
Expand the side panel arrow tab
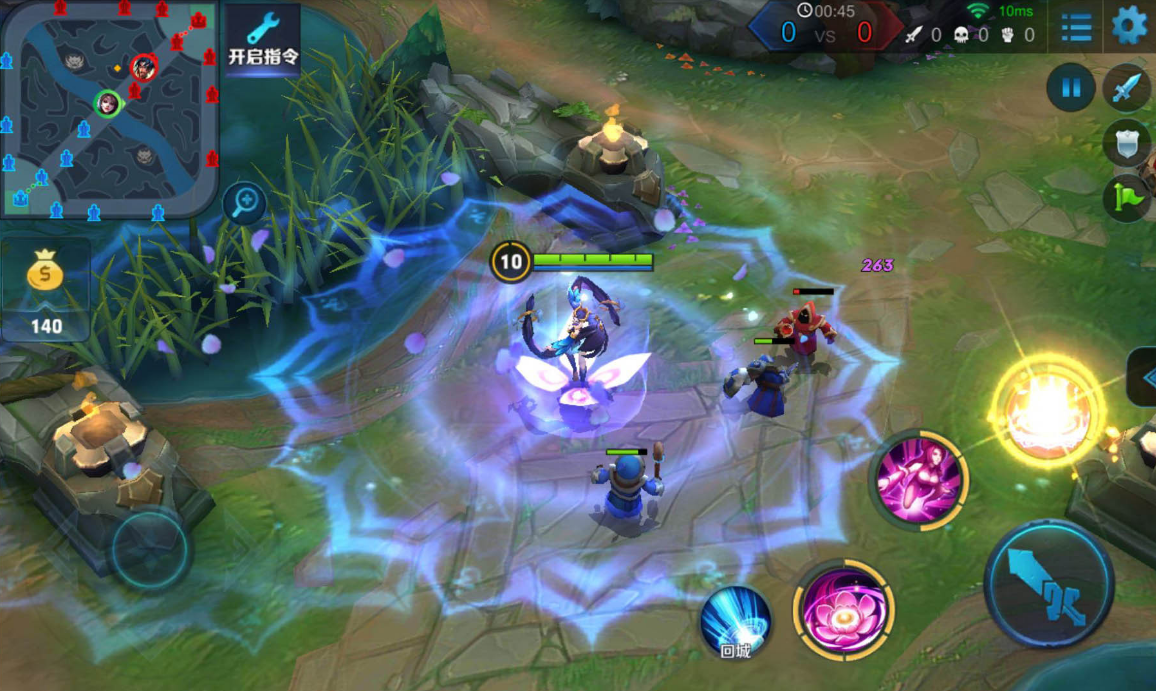[1143, 376]
